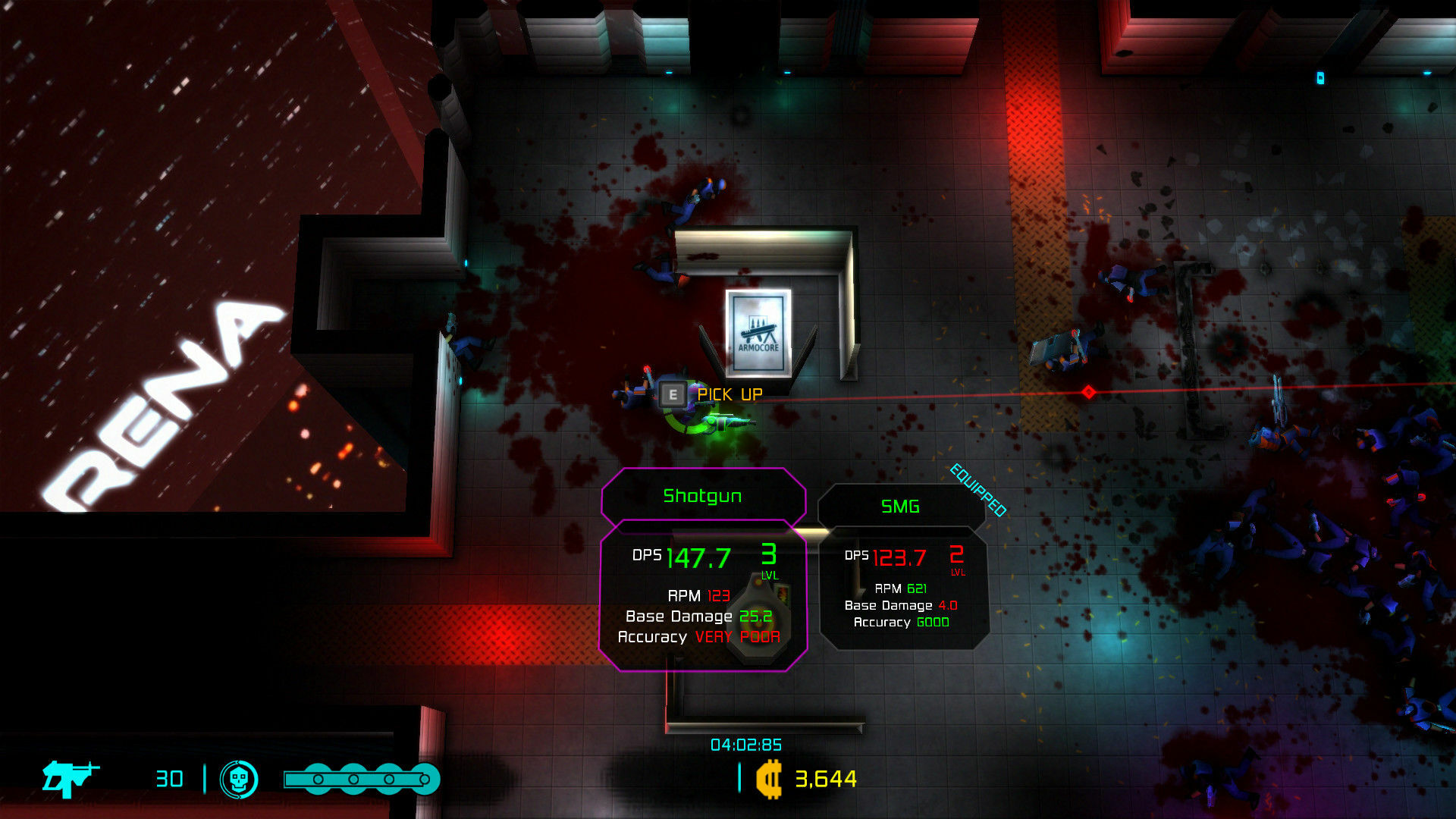
Task: Click the SMG weapon icon in the HUD
Action: click(x=68, y=779)
